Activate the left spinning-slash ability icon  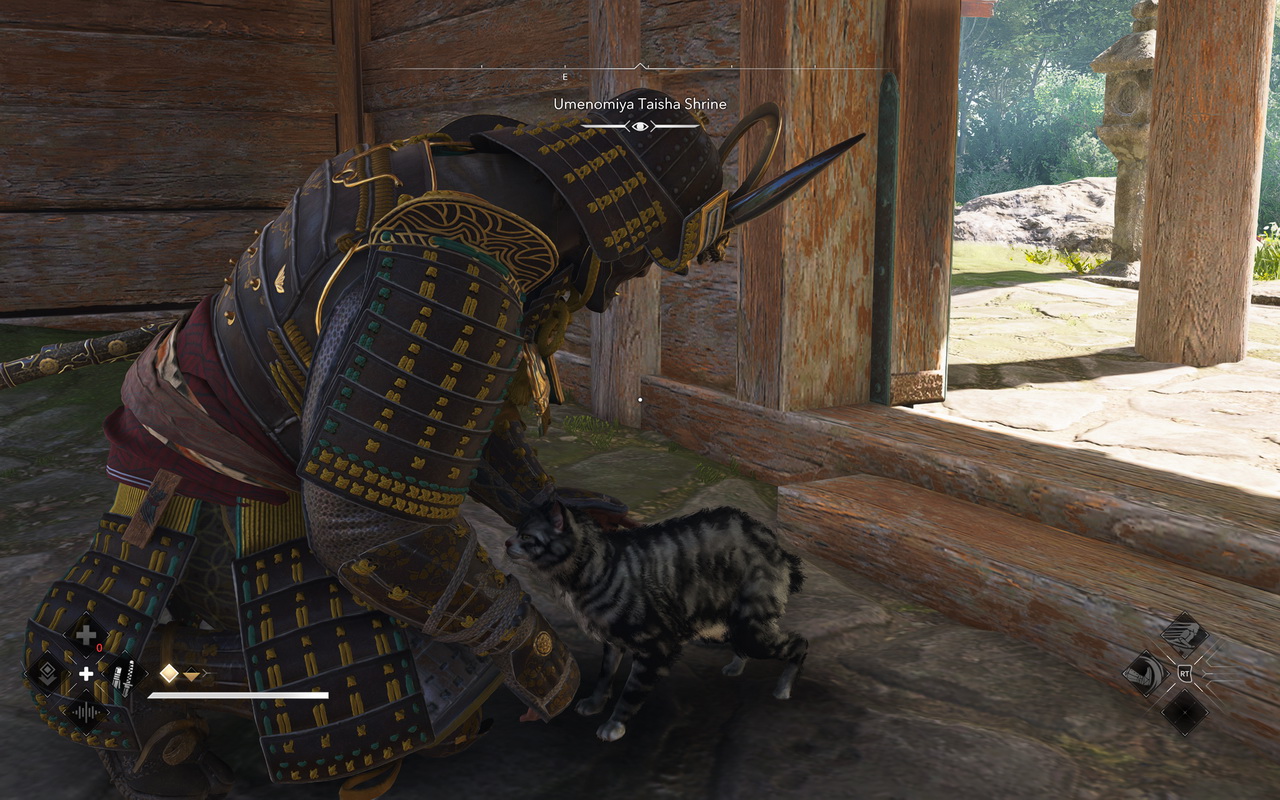pos(1145,673)
